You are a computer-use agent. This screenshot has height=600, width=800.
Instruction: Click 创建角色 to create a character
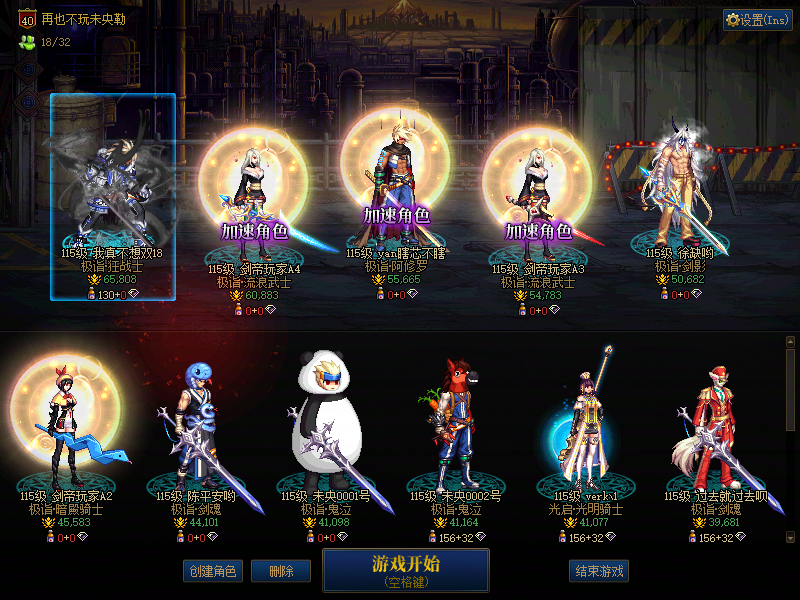click(x=212, y=571)
